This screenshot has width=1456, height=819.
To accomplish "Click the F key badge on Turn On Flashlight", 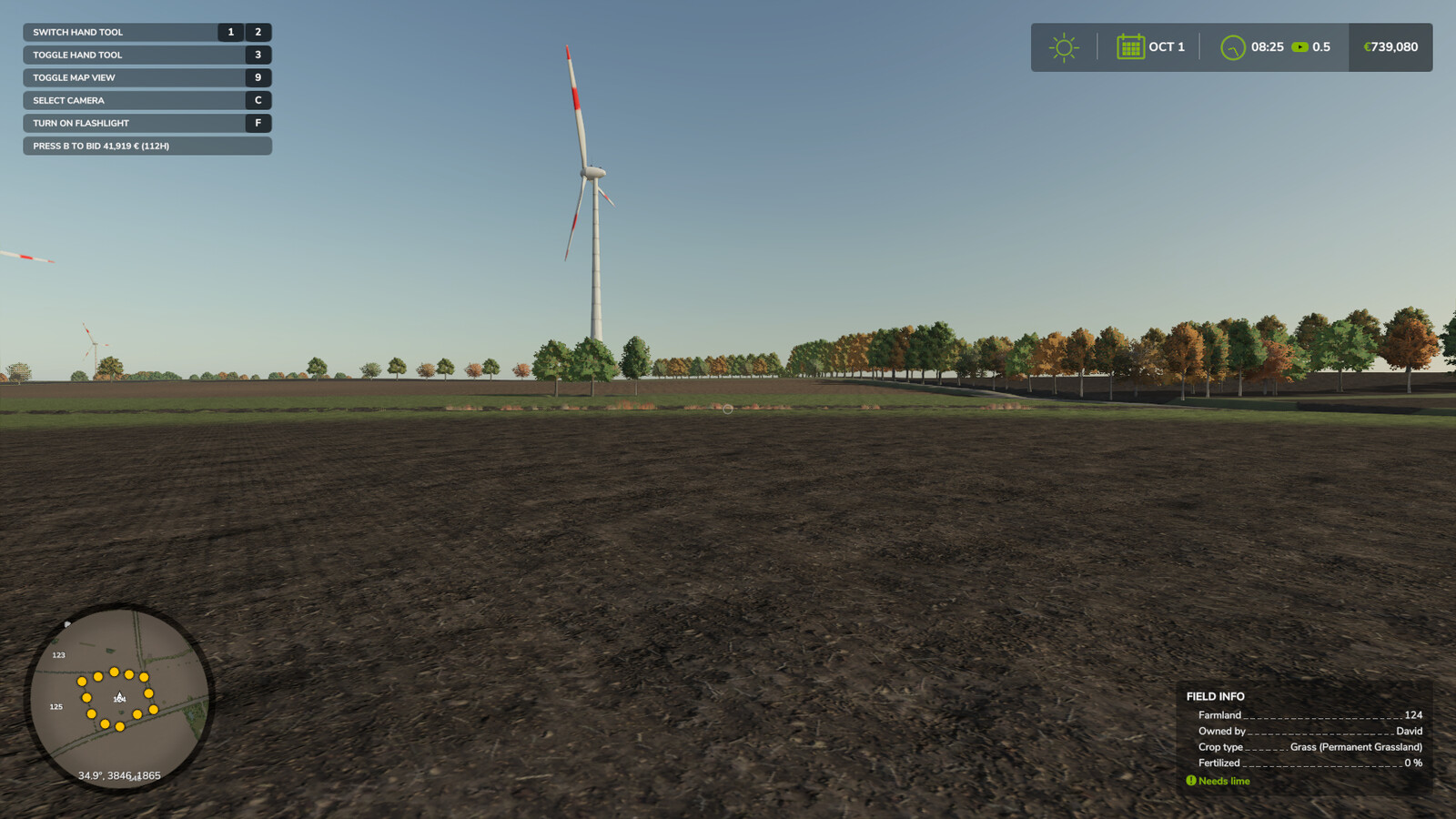I will point(258,123).
